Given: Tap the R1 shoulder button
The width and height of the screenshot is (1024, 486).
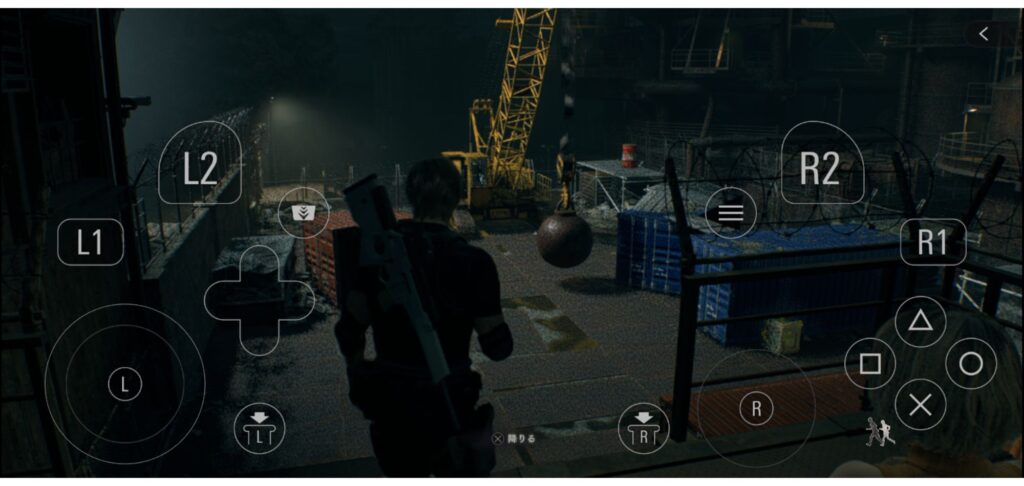Looking at the screenshot, I should tap(932, 243).
